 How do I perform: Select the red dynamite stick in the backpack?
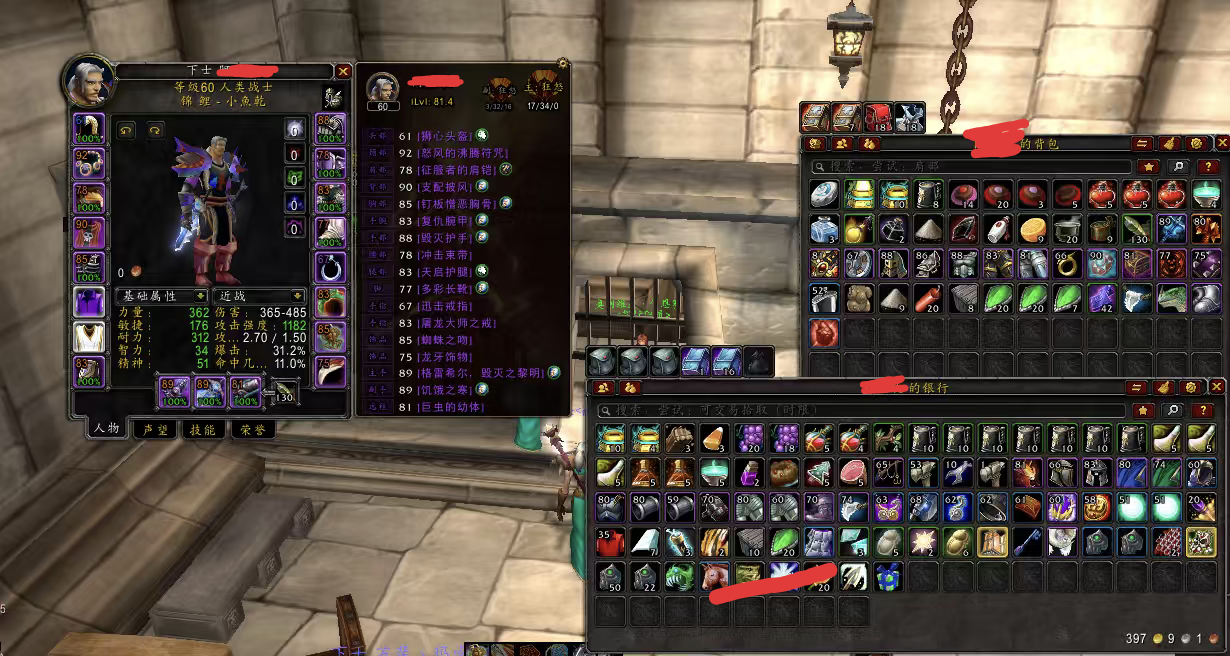[x=928, y=297]
